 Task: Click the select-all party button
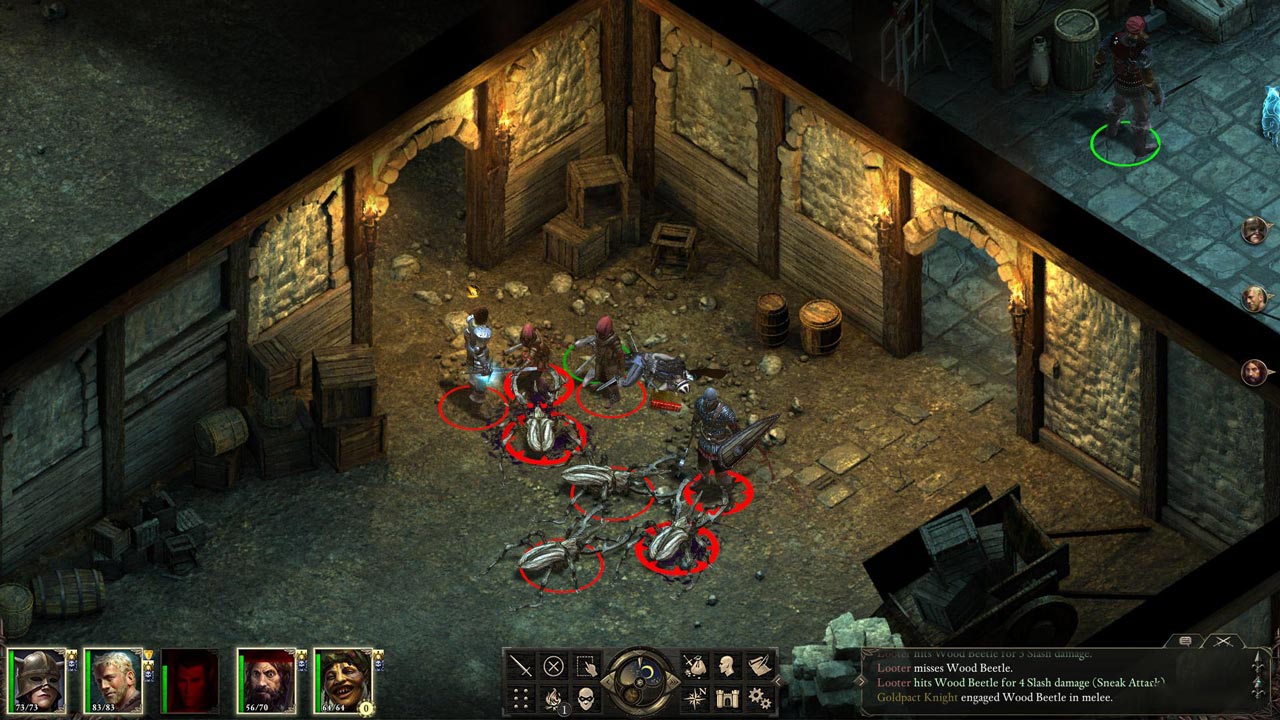coord(586,666)
